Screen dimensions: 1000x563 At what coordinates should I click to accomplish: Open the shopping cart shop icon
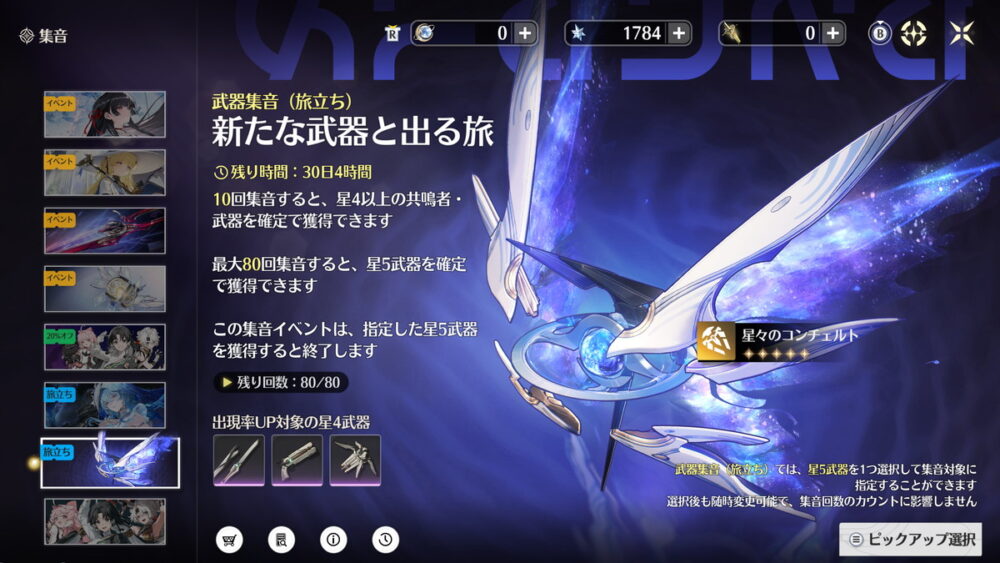[x=230, y=540]
